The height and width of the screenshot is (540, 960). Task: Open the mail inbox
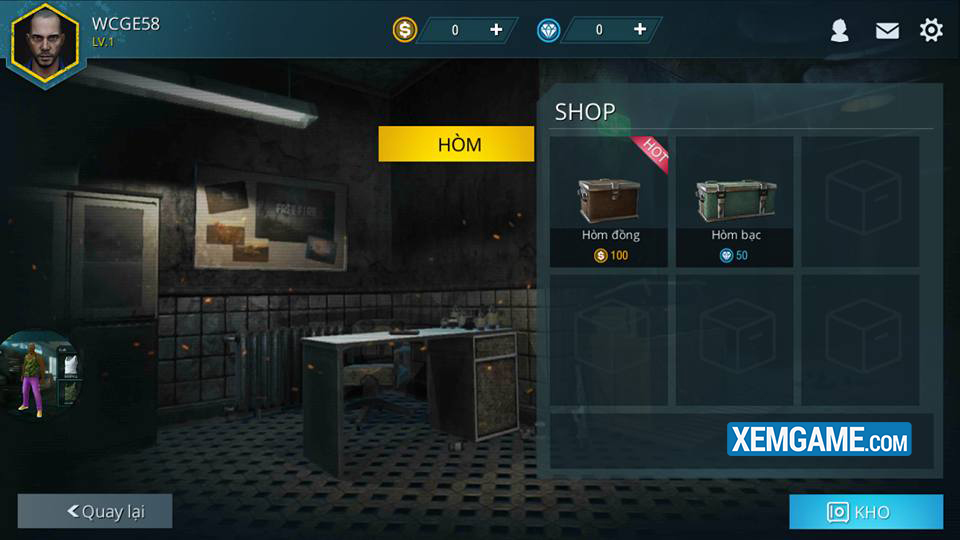pos(887,31)
